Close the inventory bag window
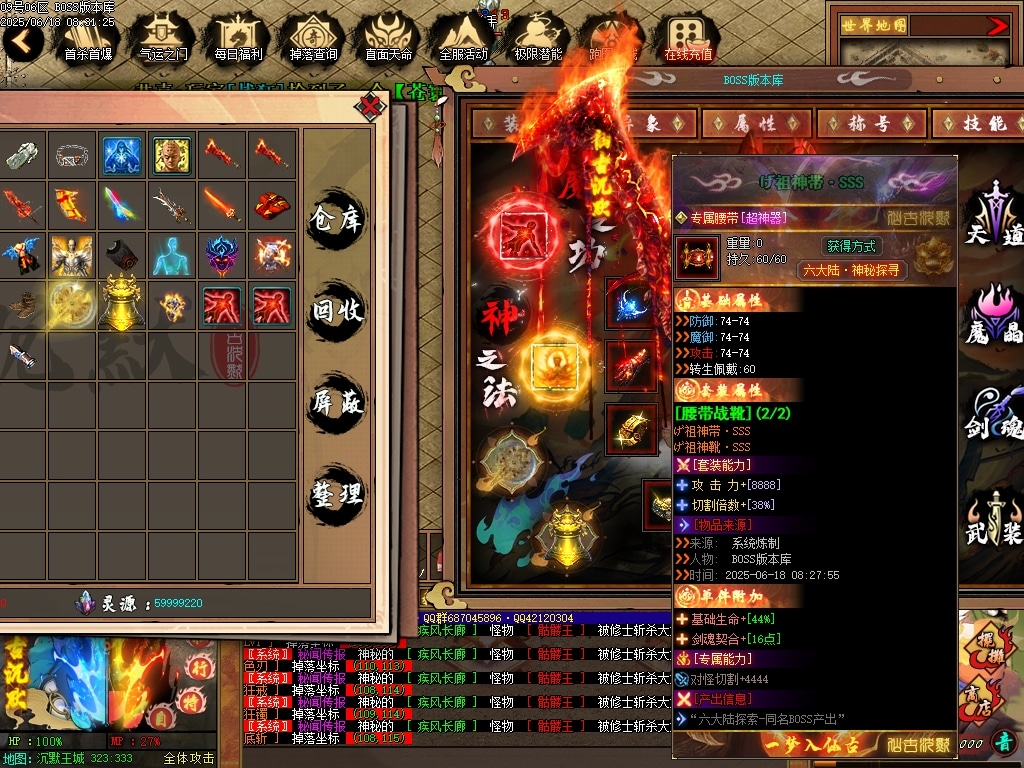 point(371,105)
